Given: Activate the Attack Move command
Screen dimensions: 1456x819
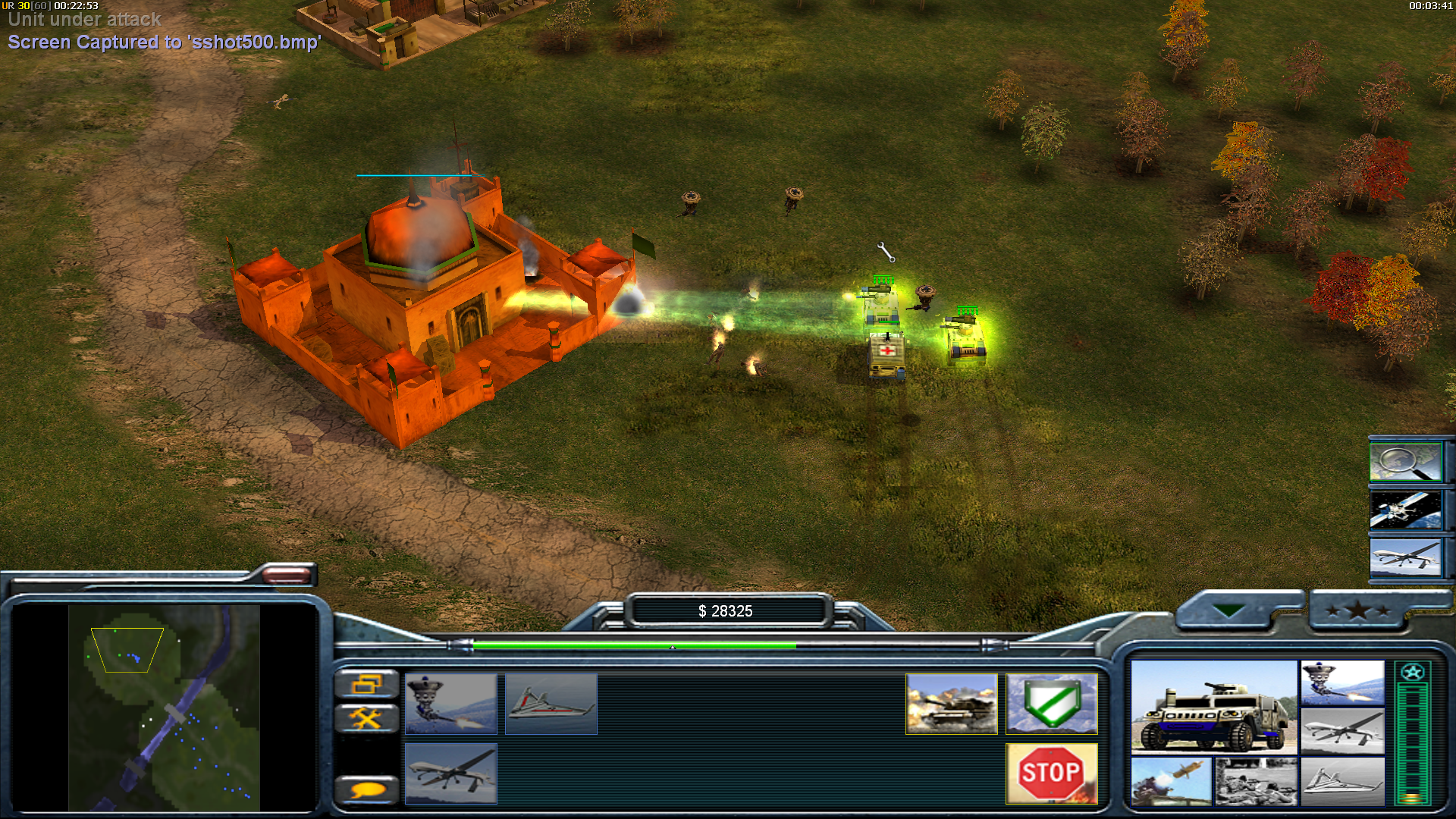Looking at the screenshot, I should coord(951,704).
